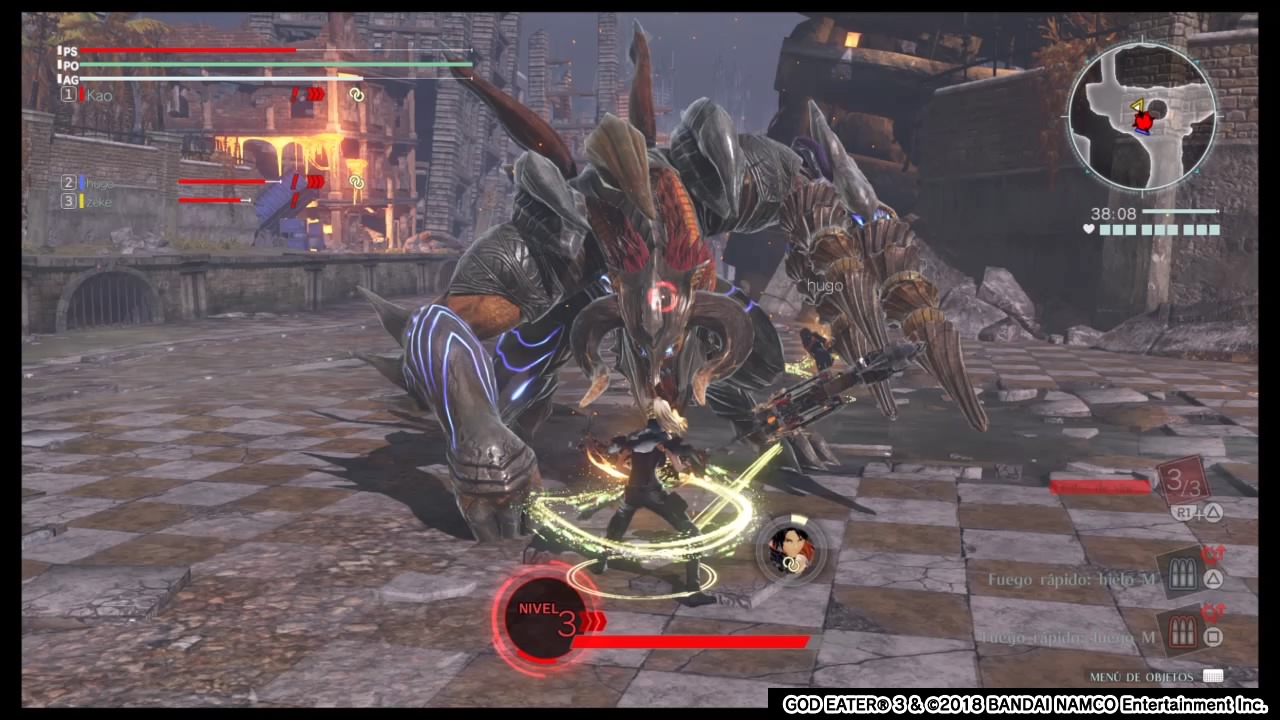Select party member hugo in the list
The height and width of the screenshot is (720, 1280).
click(x=99, y=183)
